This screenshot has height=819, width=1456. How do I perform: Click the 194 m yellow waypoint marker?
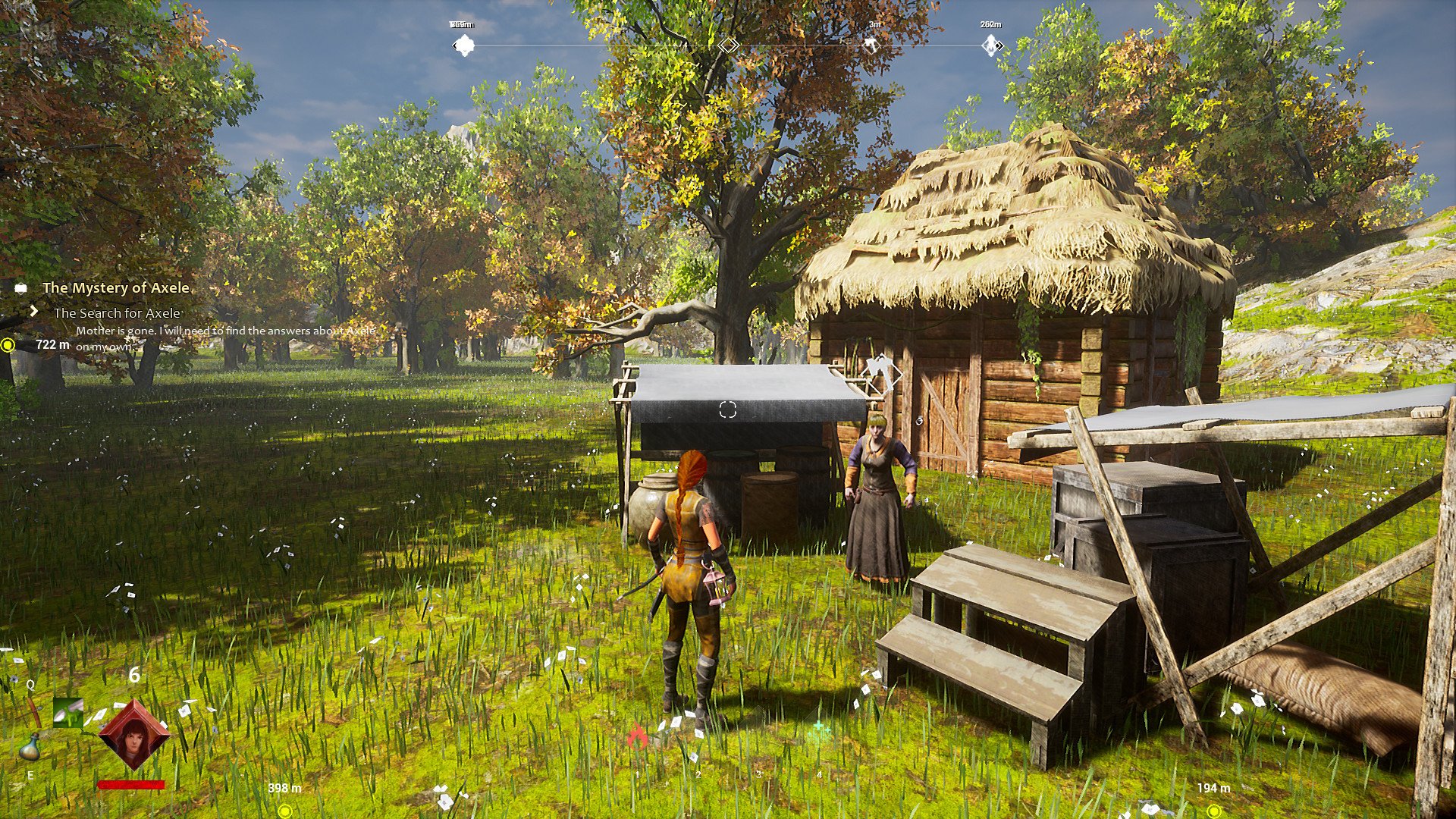point(1215,811)
